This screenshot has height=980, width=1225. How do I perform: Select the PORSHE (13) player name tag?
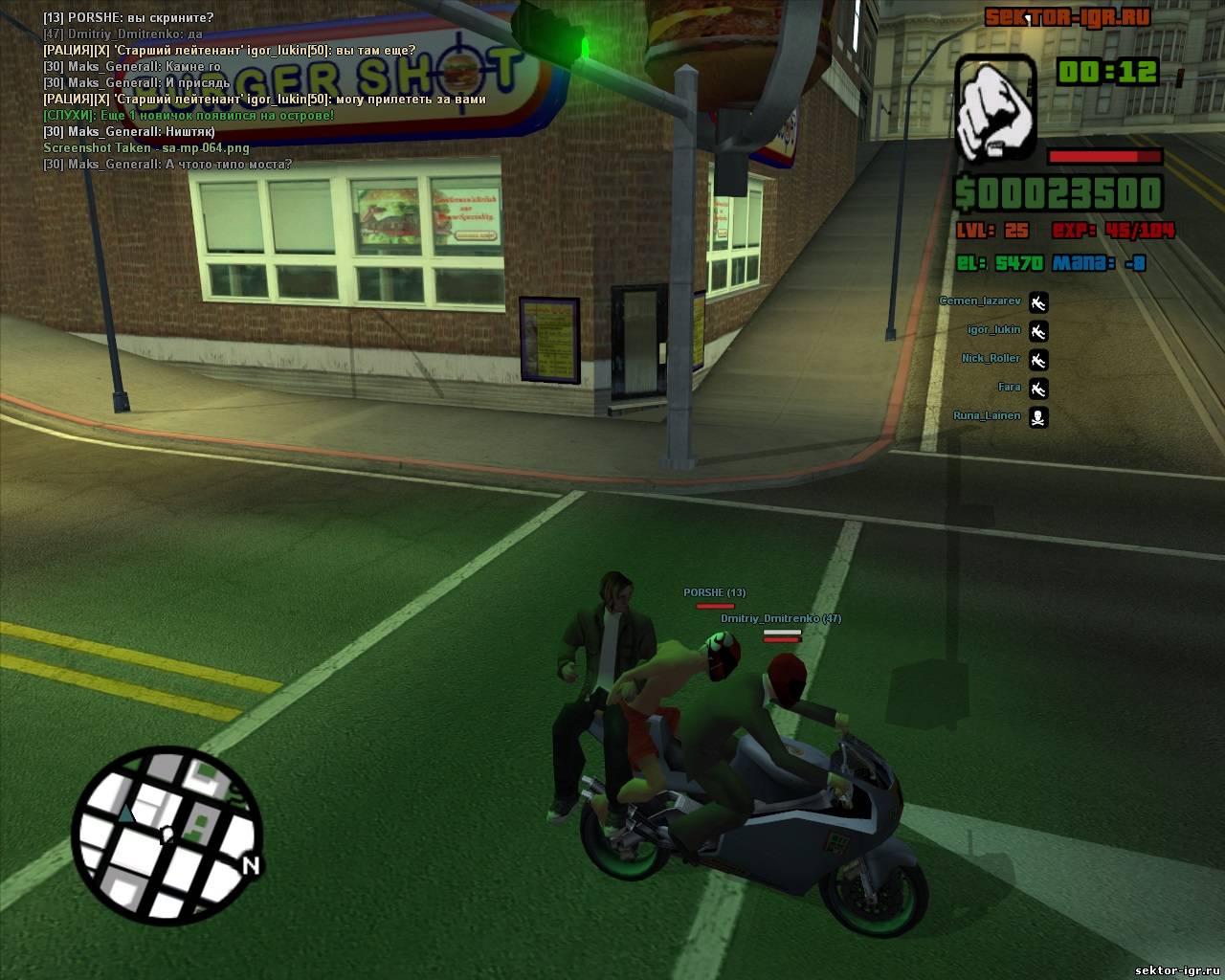point(714,593)
